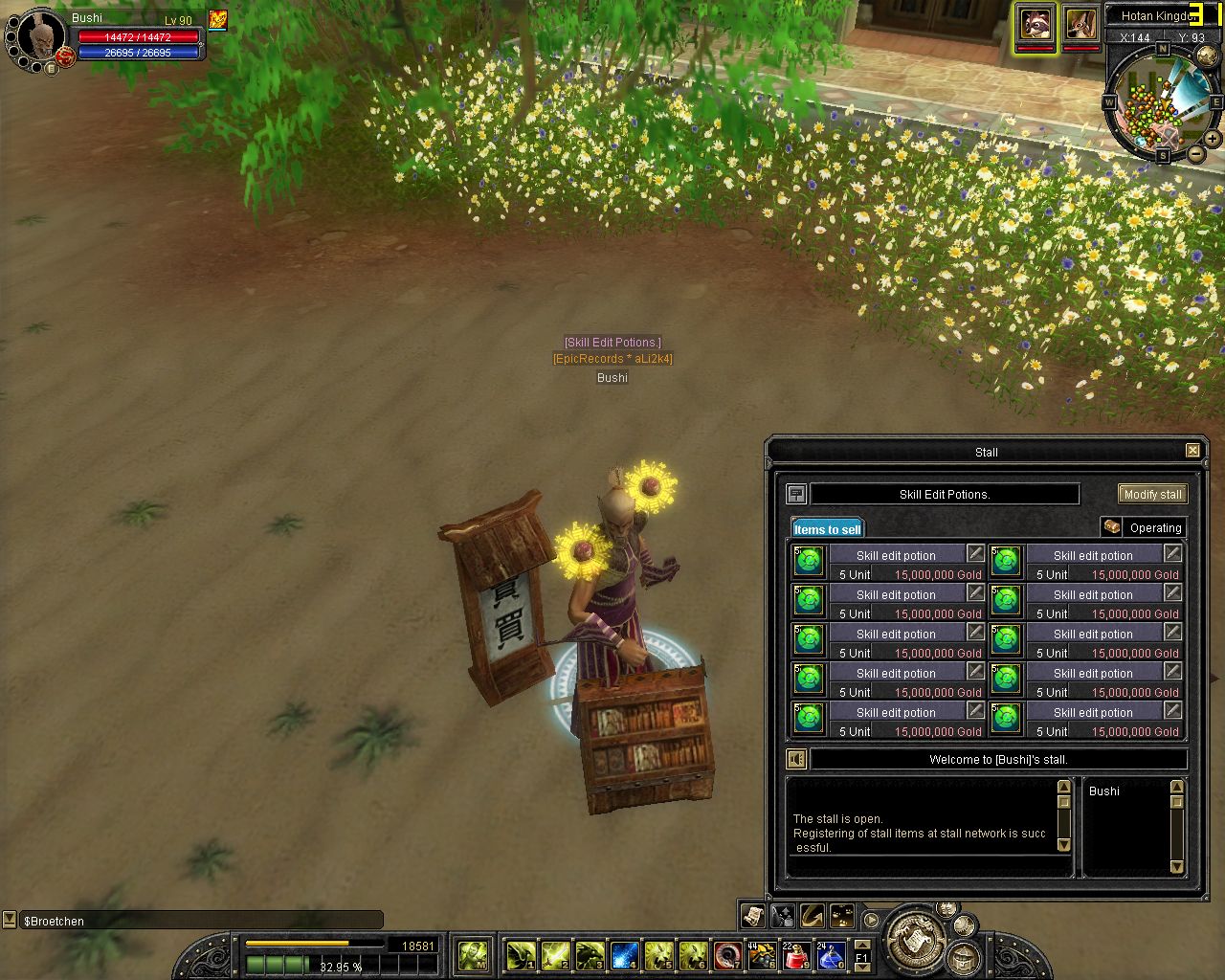Screen dimensions: 1225x980
Task: Edit the stall title field
Action: (944, 495)
